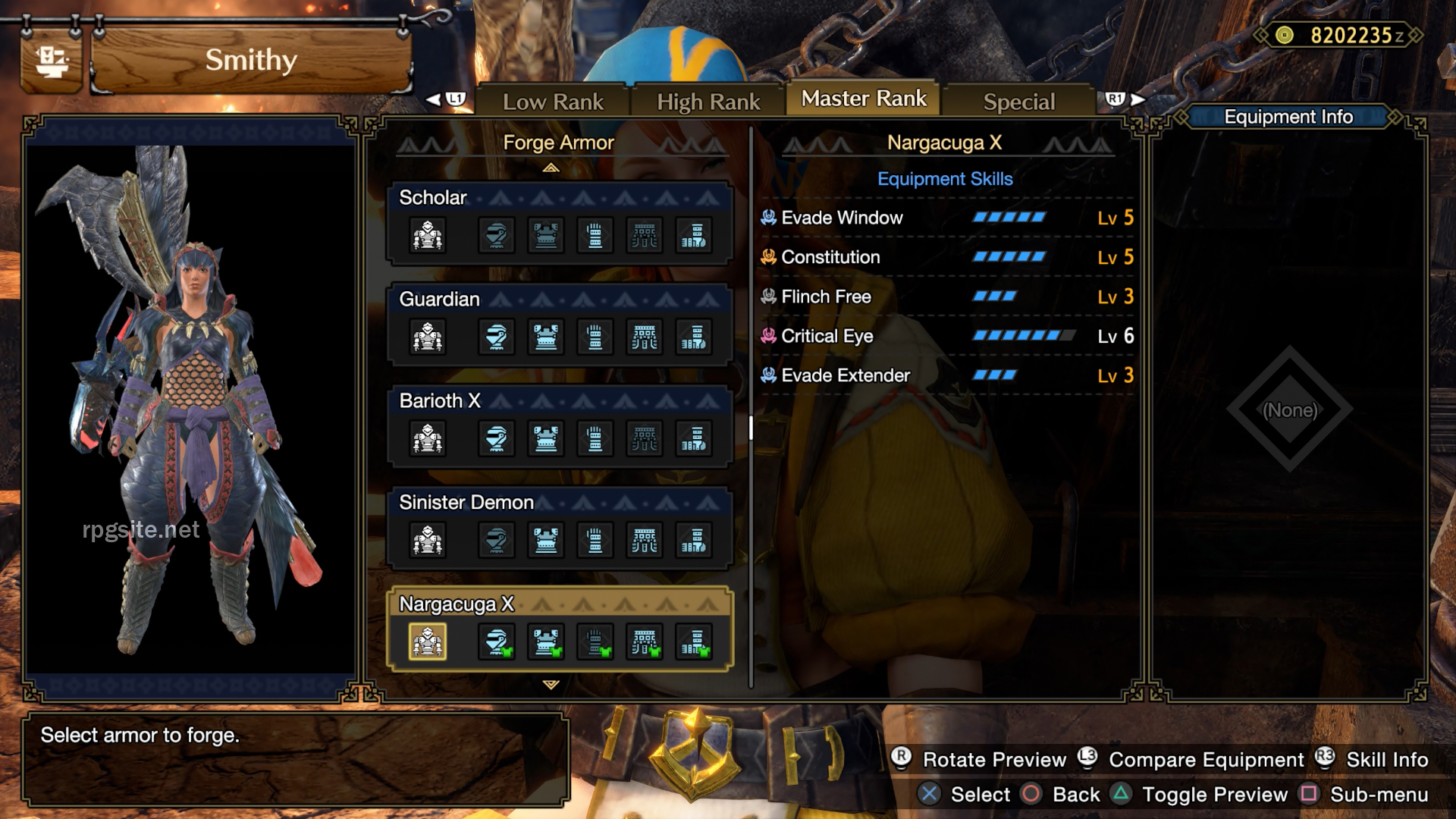Click the Barioth X leg armor icon
This screenshot has width=1456, height=819.
[x=695, y=438]
